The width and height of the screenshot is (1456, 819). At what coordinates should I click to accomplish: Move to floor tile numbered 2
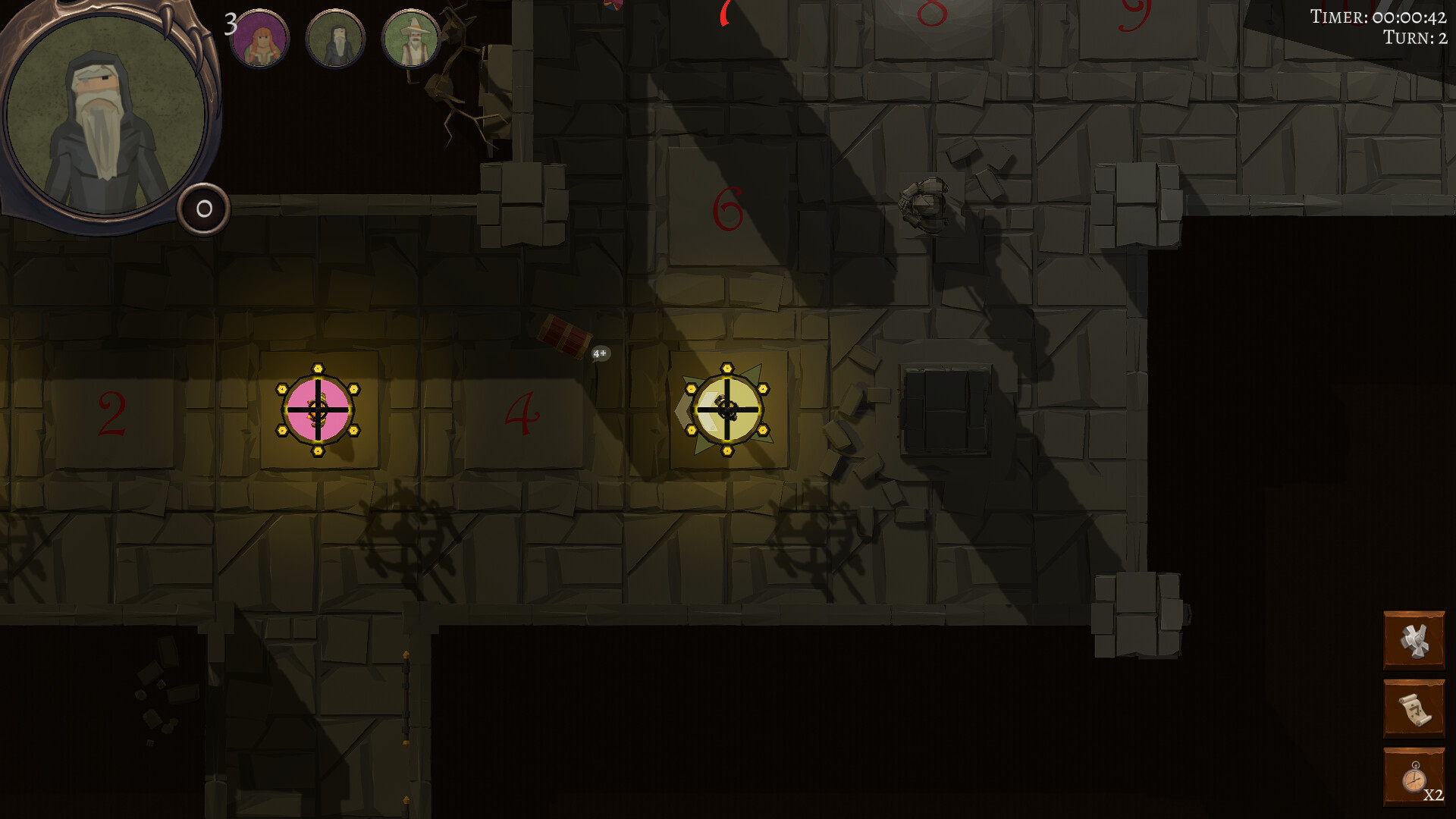click(112, 415)
